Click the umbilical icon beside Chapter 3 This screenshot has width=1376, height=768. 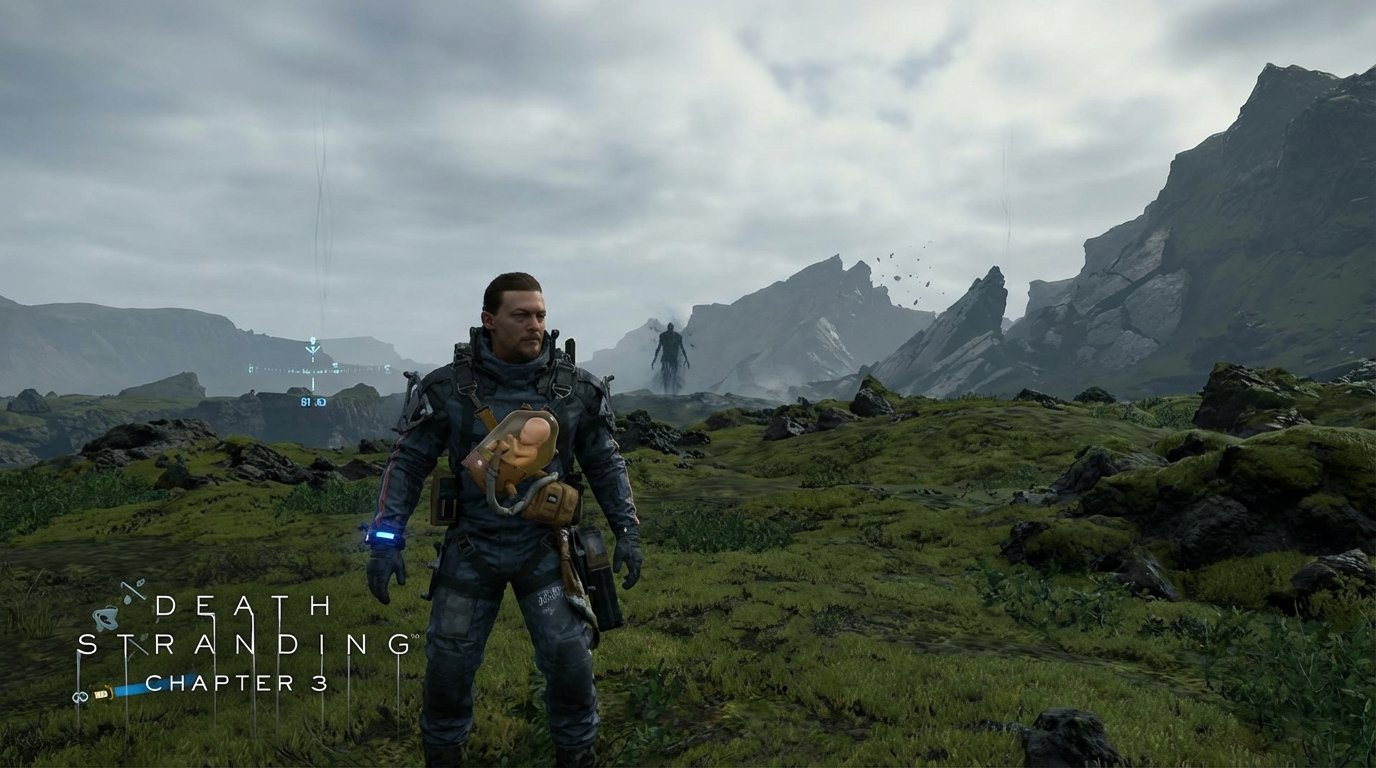pyautogui.click(x=80, y=696)
